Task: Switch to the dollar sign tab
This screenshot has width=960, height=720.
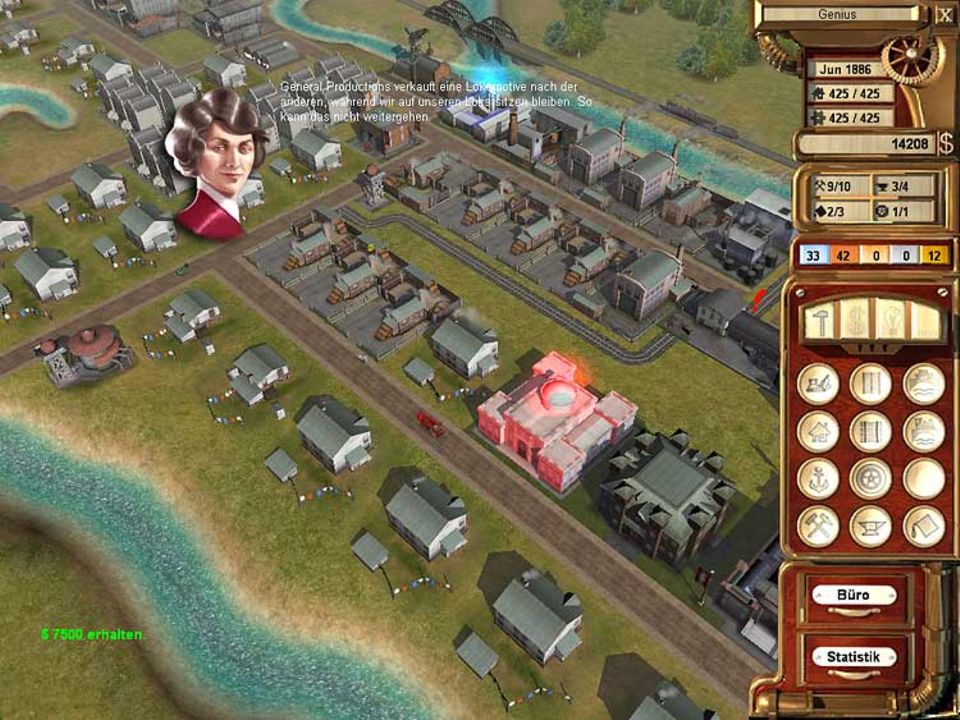Action: (x=855, y=320)
